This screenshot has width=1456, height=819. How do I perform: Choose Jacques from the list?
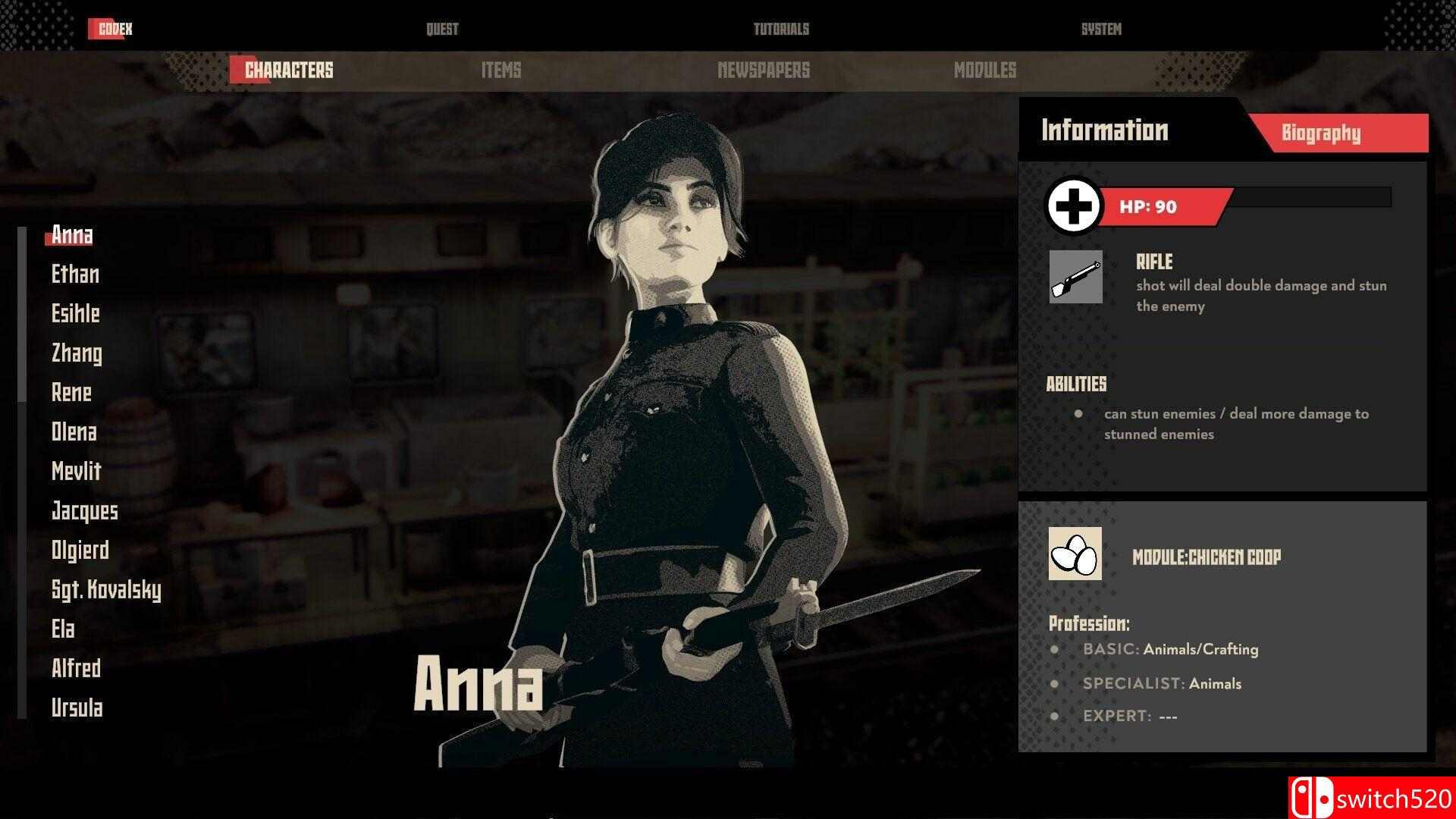85,511
